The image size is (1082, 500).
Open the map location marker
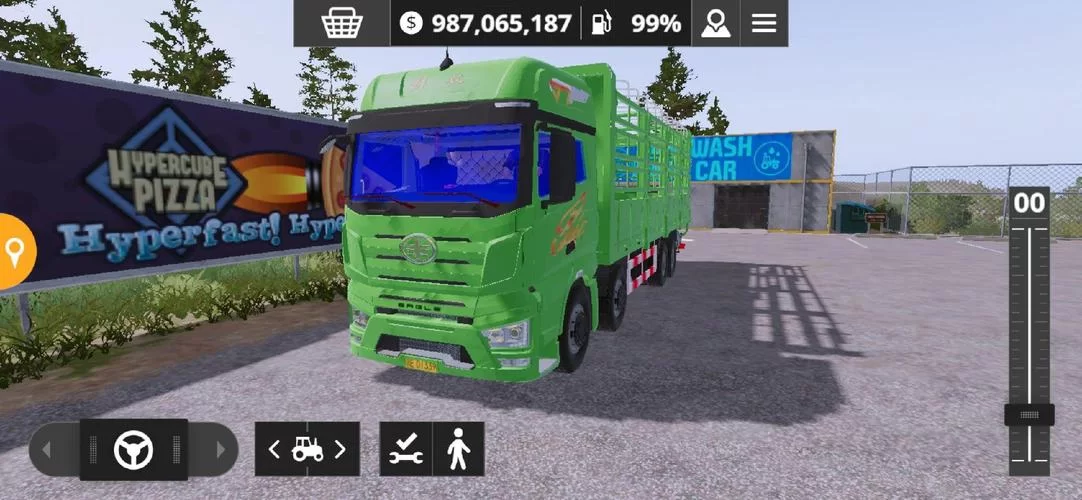715,23
